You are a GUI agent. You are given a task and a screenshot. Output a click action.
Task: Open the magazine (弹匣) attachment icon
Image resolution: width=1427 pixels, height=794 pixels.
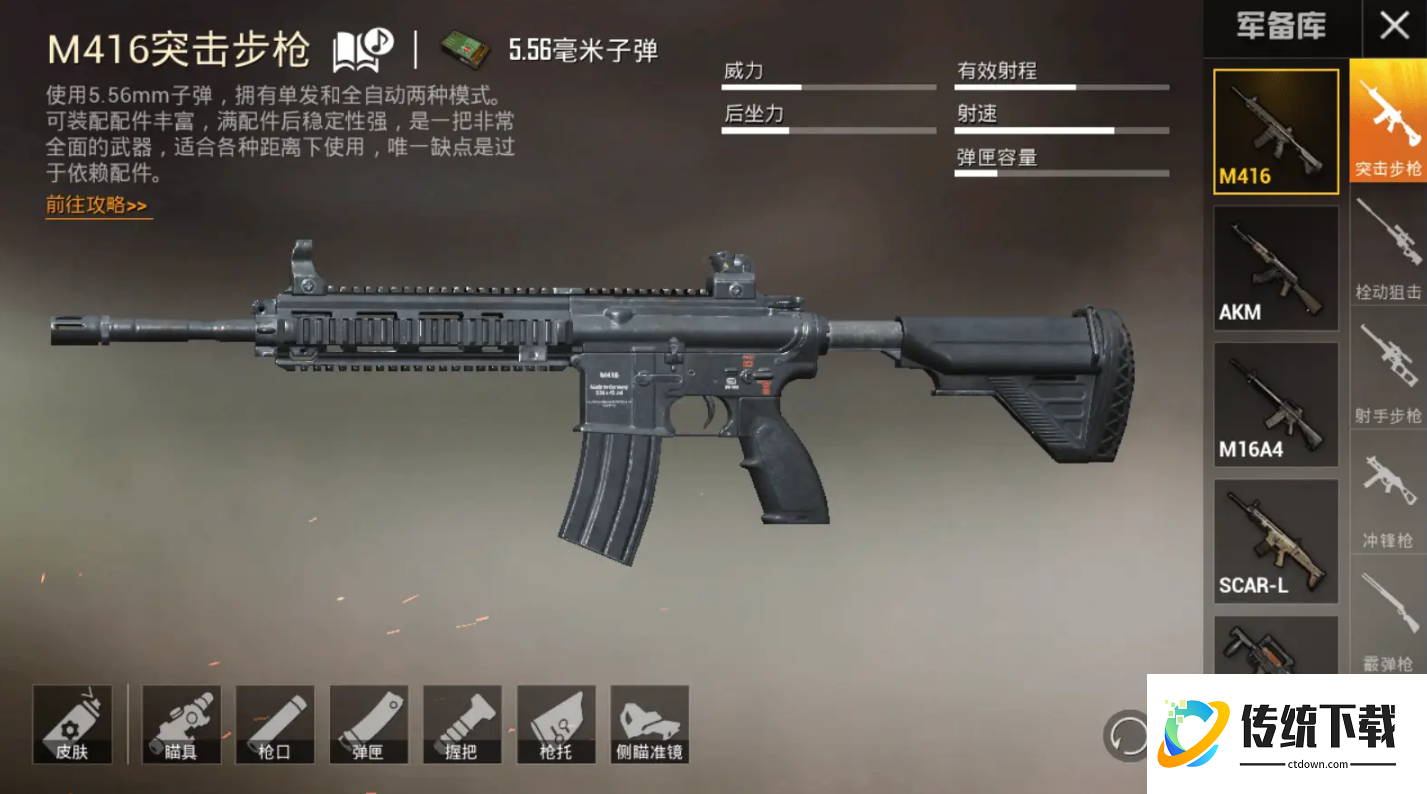[368, 723]
